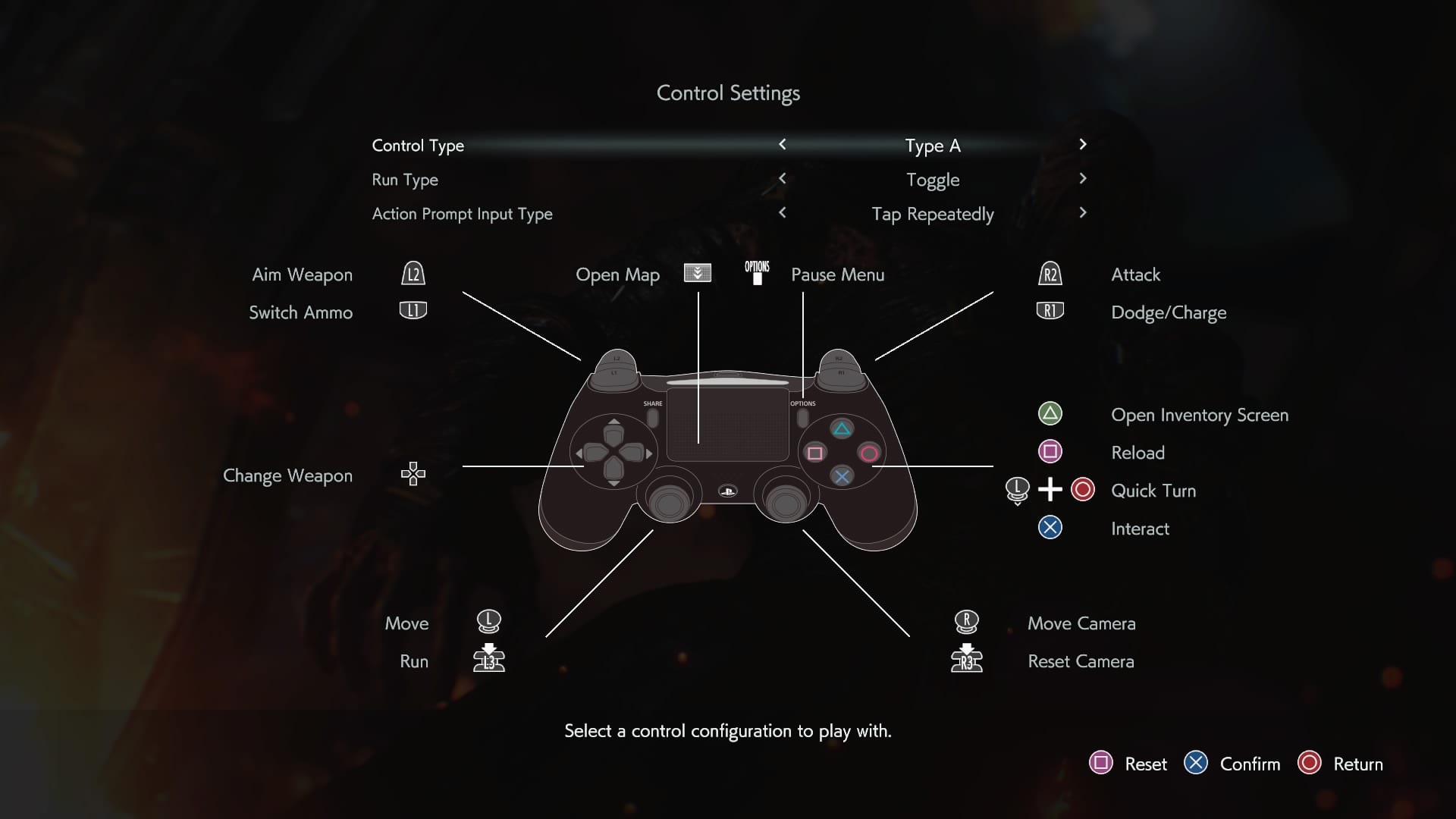Image resolution: width=1456 pixels, height=819 pixels.
Task: Click the right arrow next to Type A
Action: pos(1084,145)
